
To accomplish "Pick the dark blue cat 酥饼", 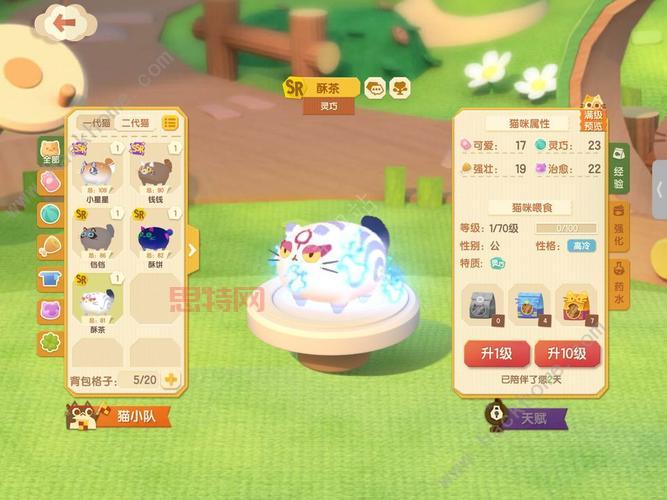I will [x=152, y=240].
